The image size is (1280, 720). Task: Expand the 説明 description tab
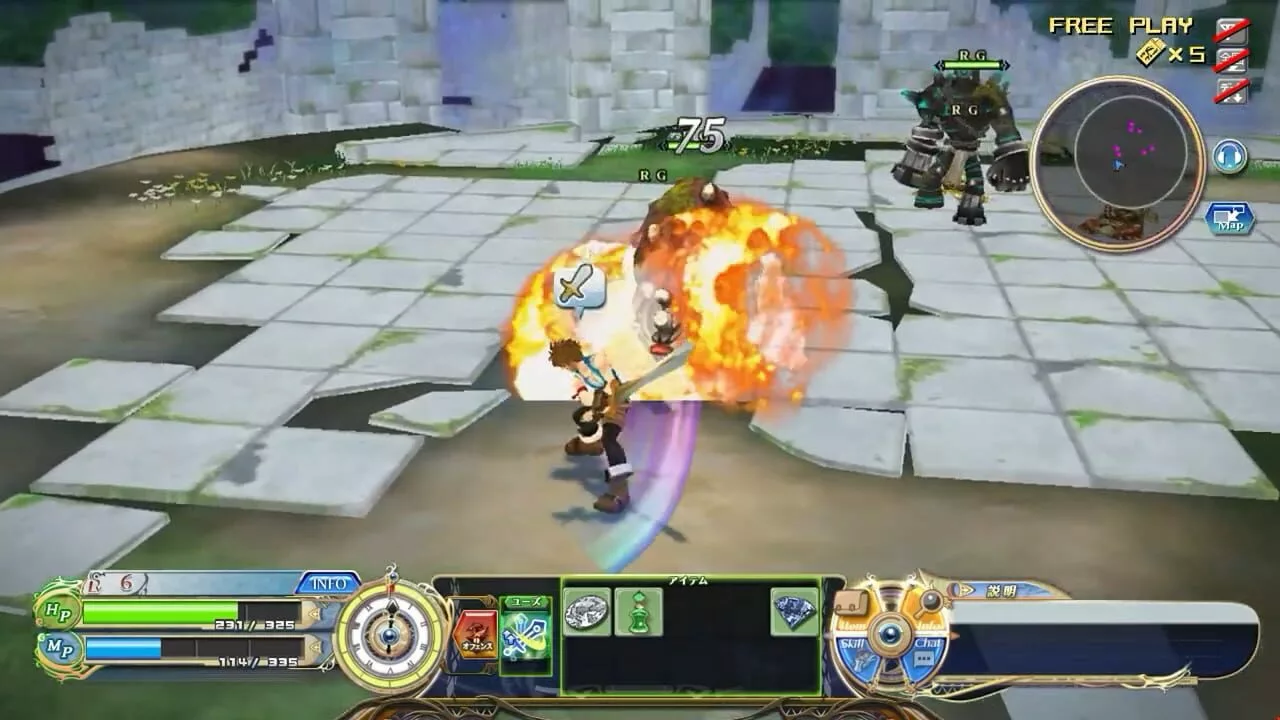(1000, 591)
